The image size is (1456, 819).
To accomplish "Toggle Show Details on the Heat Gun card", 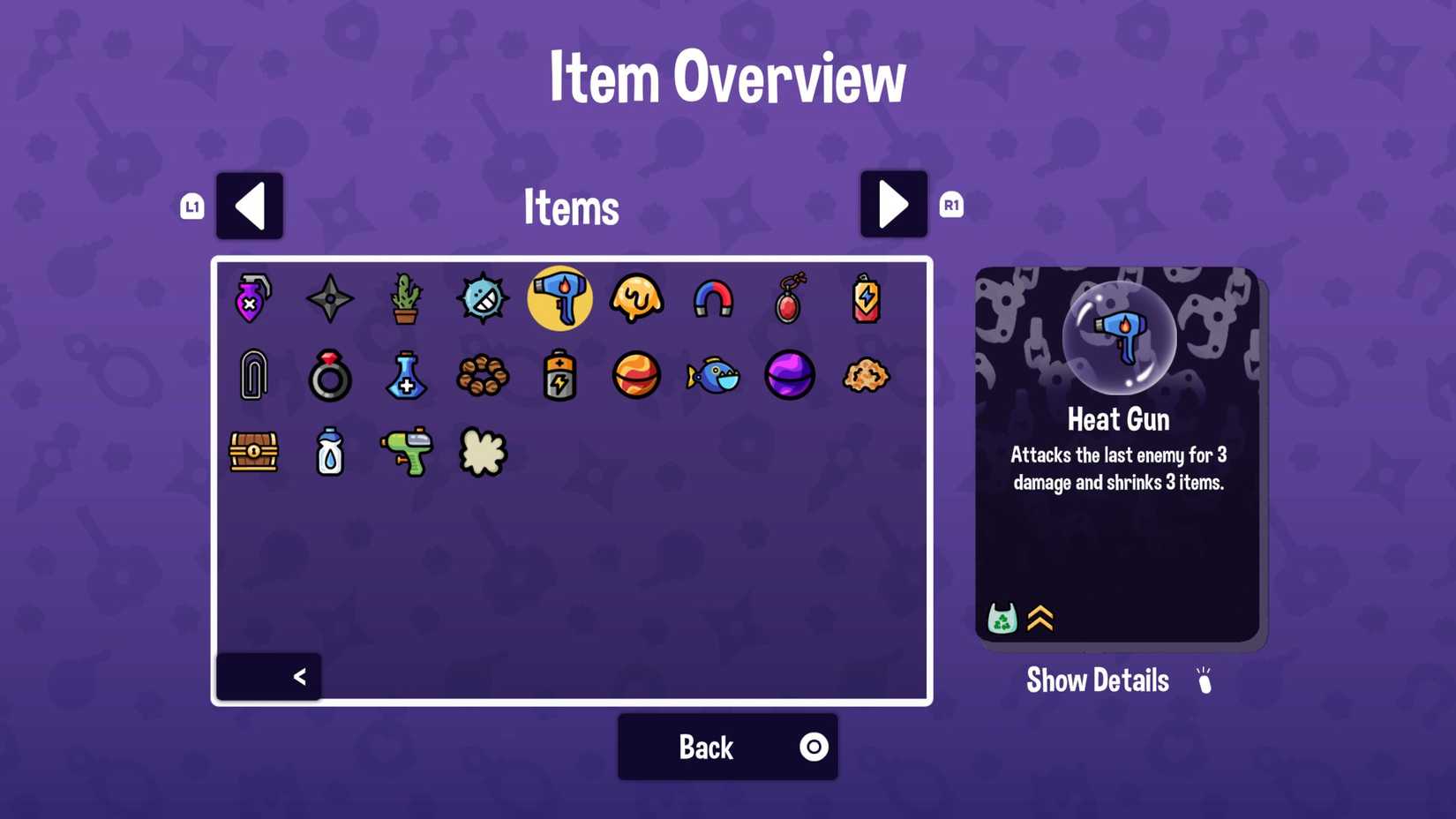I will click(x=1097, y=680).
